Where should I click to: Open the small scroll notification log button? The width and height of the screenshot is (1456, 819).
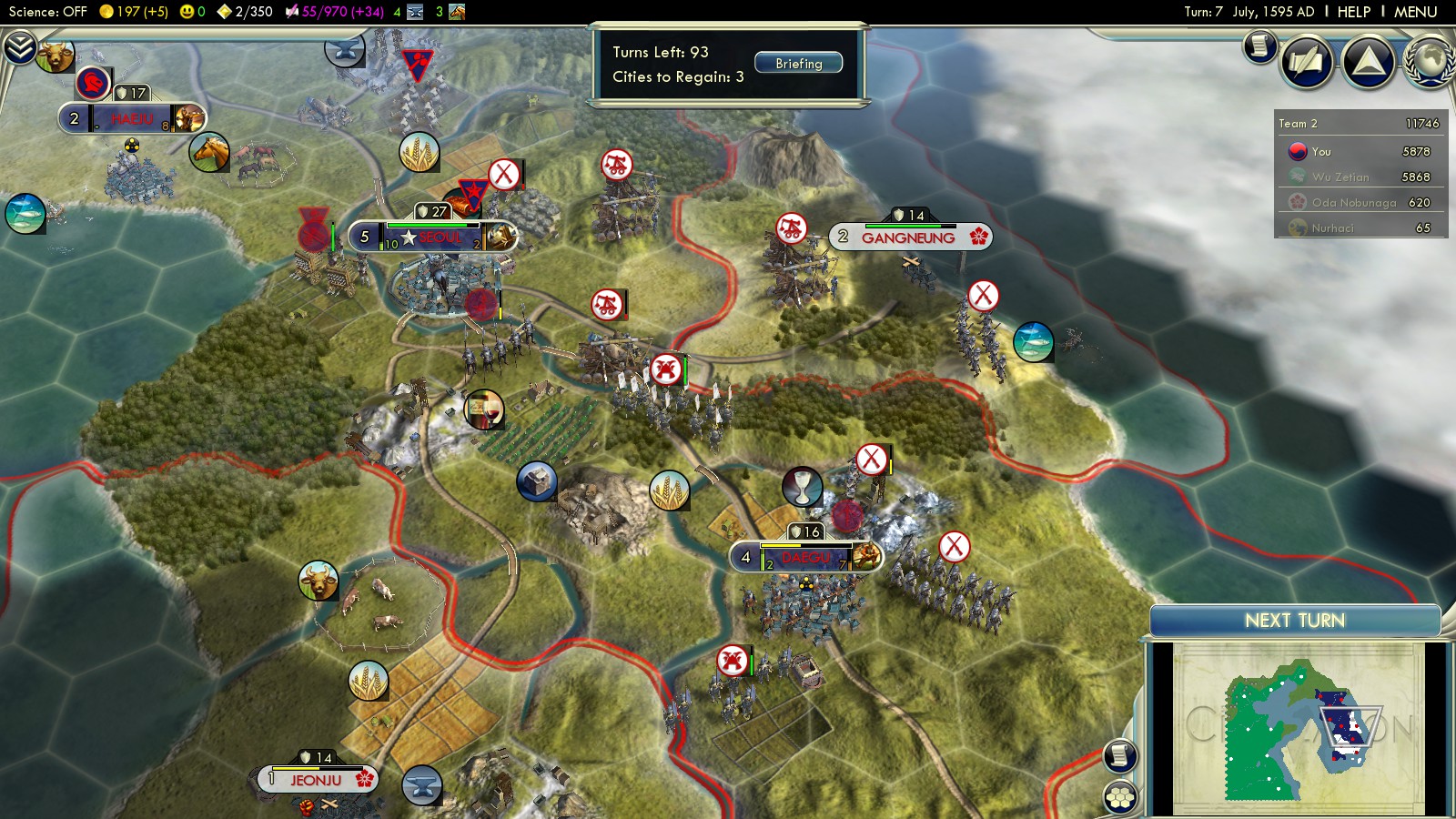tap(1260, 45)
